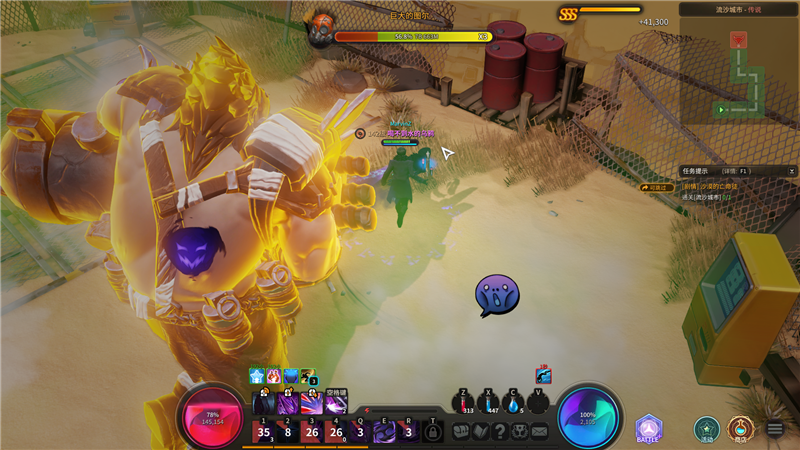The image size is (800, 450).
Task: Open the book icon in the bottom bar
Action: click(480, 431)
